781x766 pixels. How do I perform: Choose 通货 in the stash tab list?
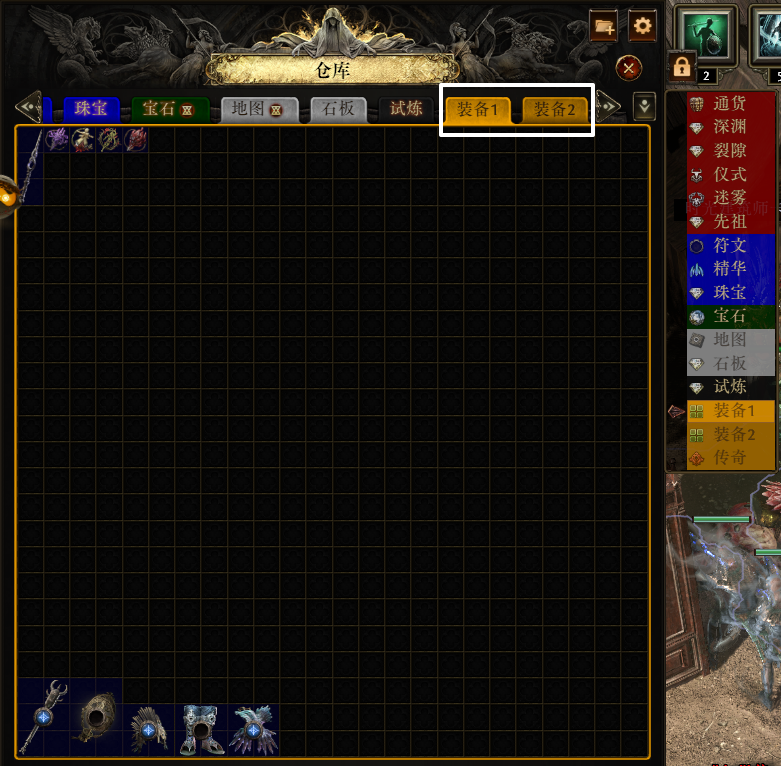click(x=729, y=104)
